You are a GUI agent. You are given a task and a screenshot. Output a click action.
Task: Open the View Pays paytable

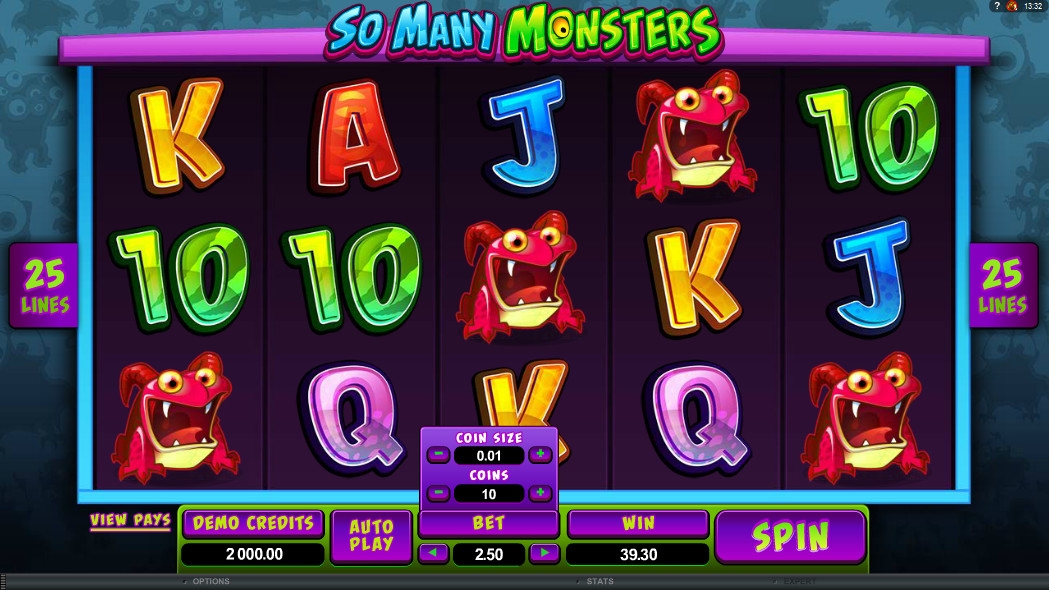point(130,520)
